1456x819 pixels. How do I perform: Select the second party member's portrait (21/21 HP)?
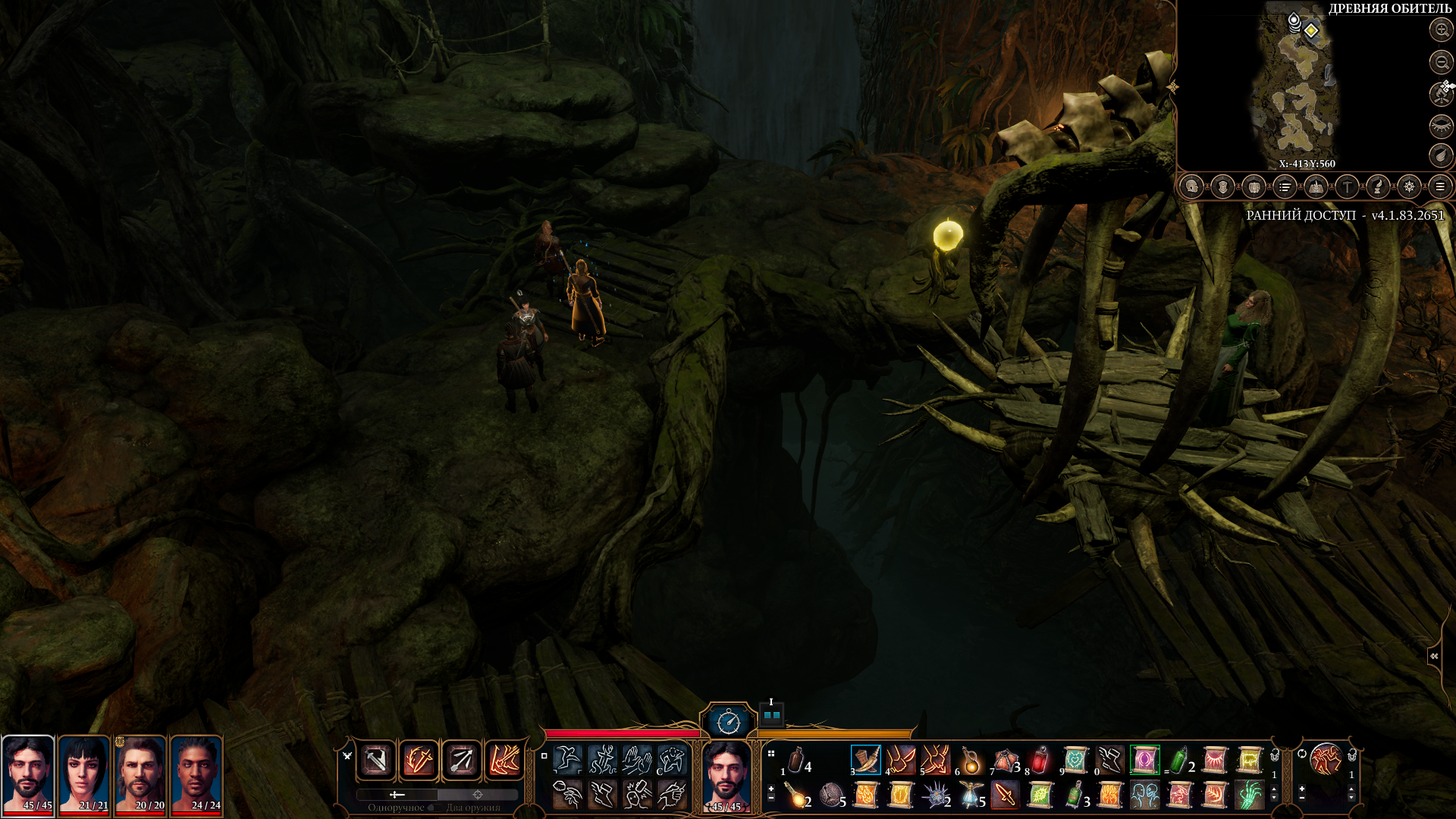click(x=84, y=775)
